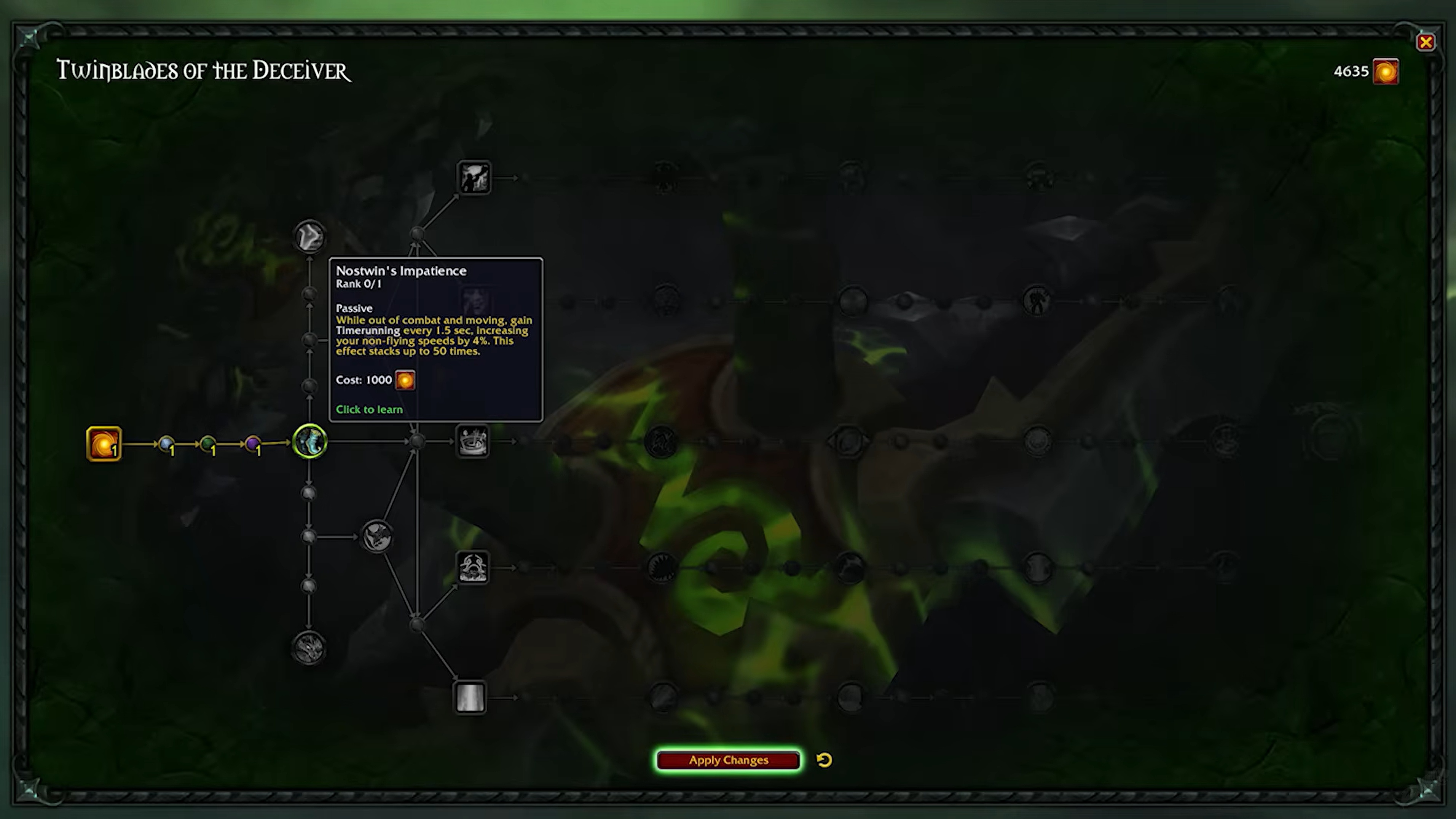Click the swirling vortex talent icon

click(x=474, y=441)
